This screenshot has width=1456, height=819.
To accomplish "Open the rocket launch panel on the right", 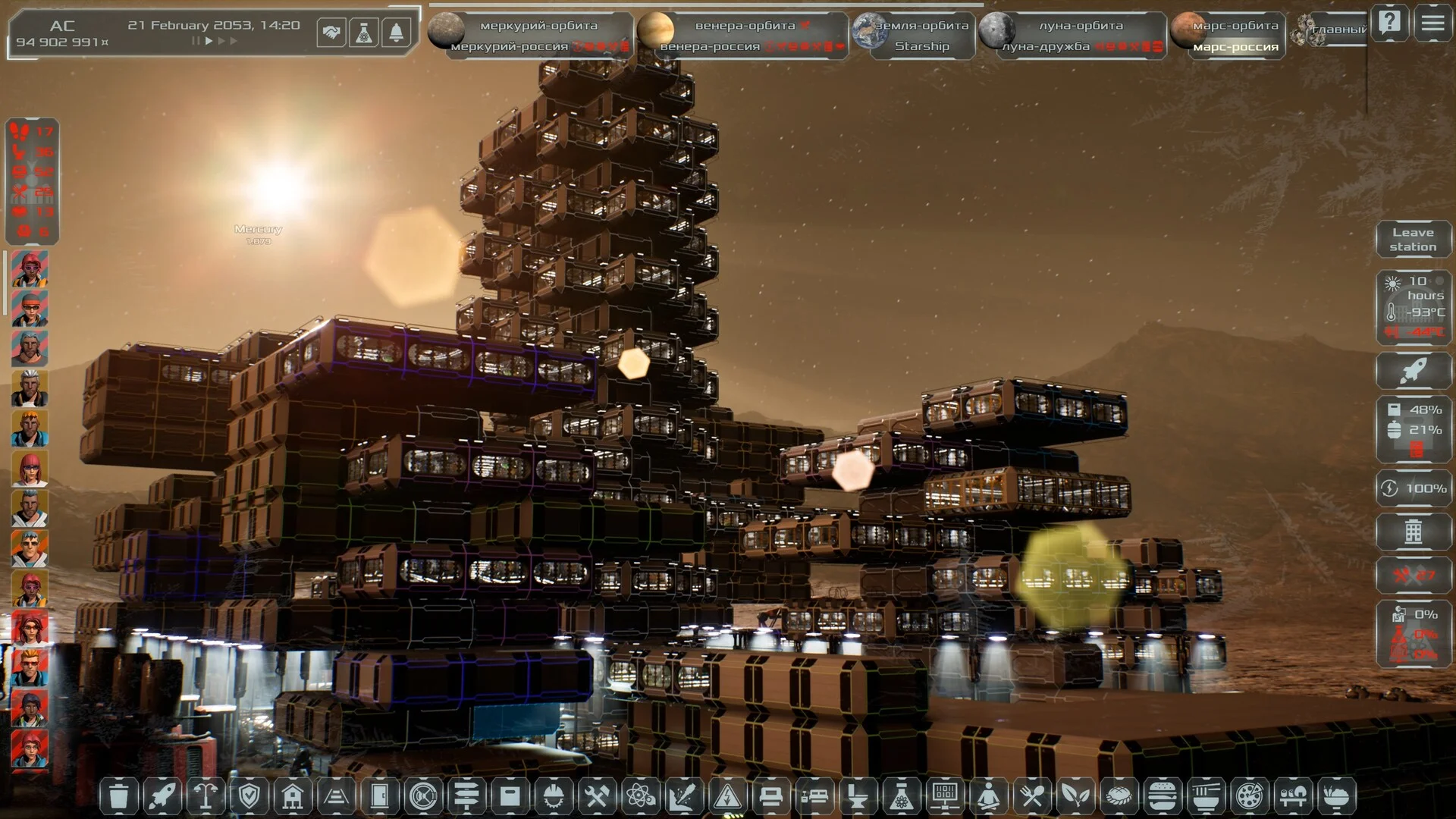I will 1413,371.
